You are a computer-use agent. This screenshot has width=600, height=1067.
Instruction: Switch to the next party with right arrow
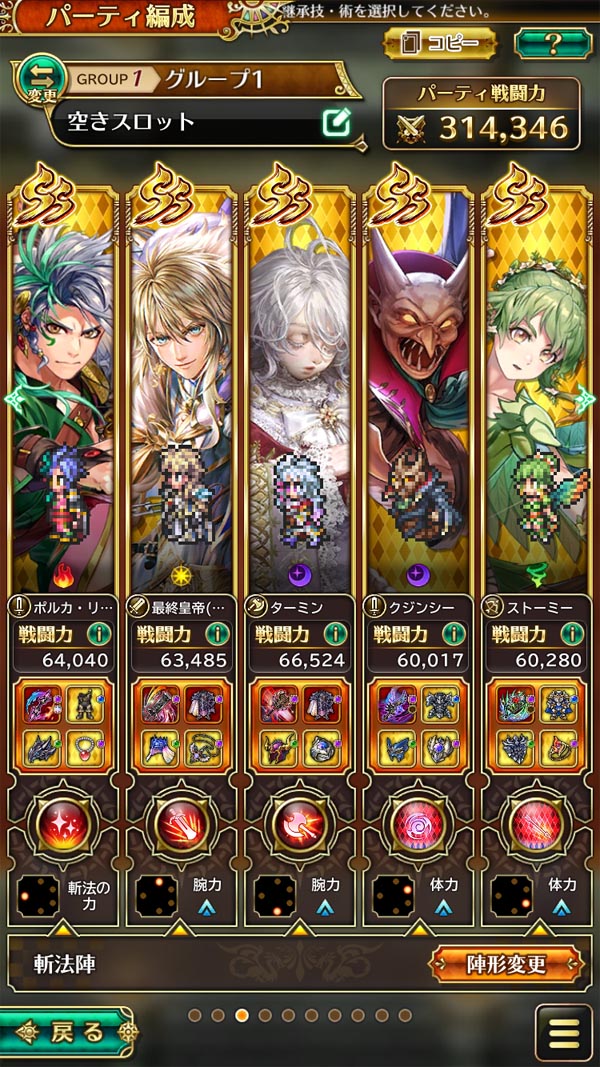point(585,398)
